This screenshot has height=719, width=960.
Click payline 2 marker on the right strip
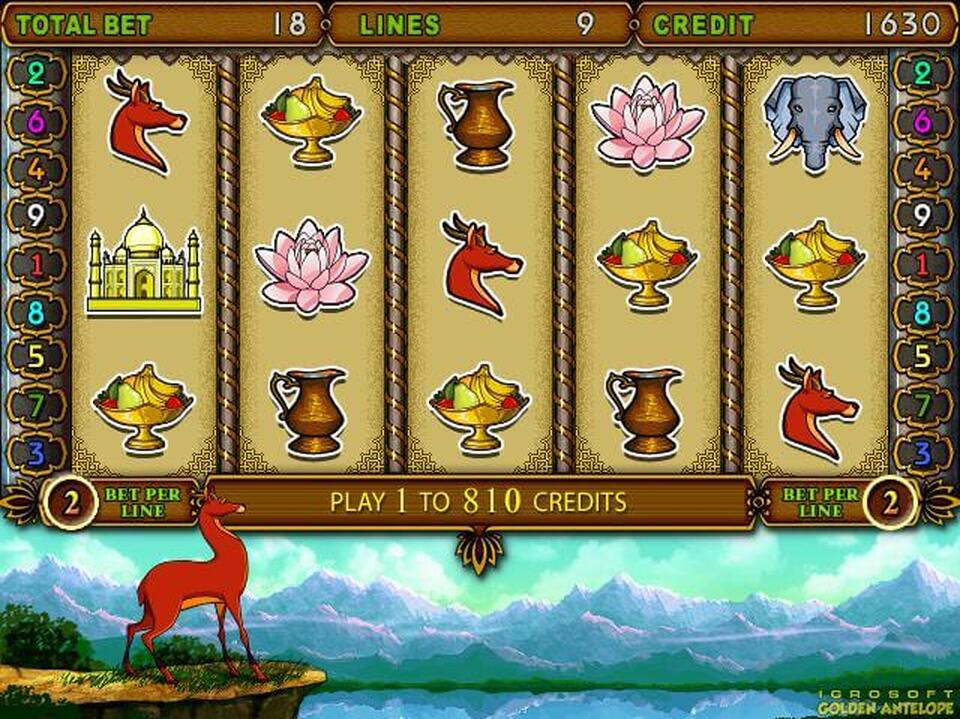coord(923,74)
